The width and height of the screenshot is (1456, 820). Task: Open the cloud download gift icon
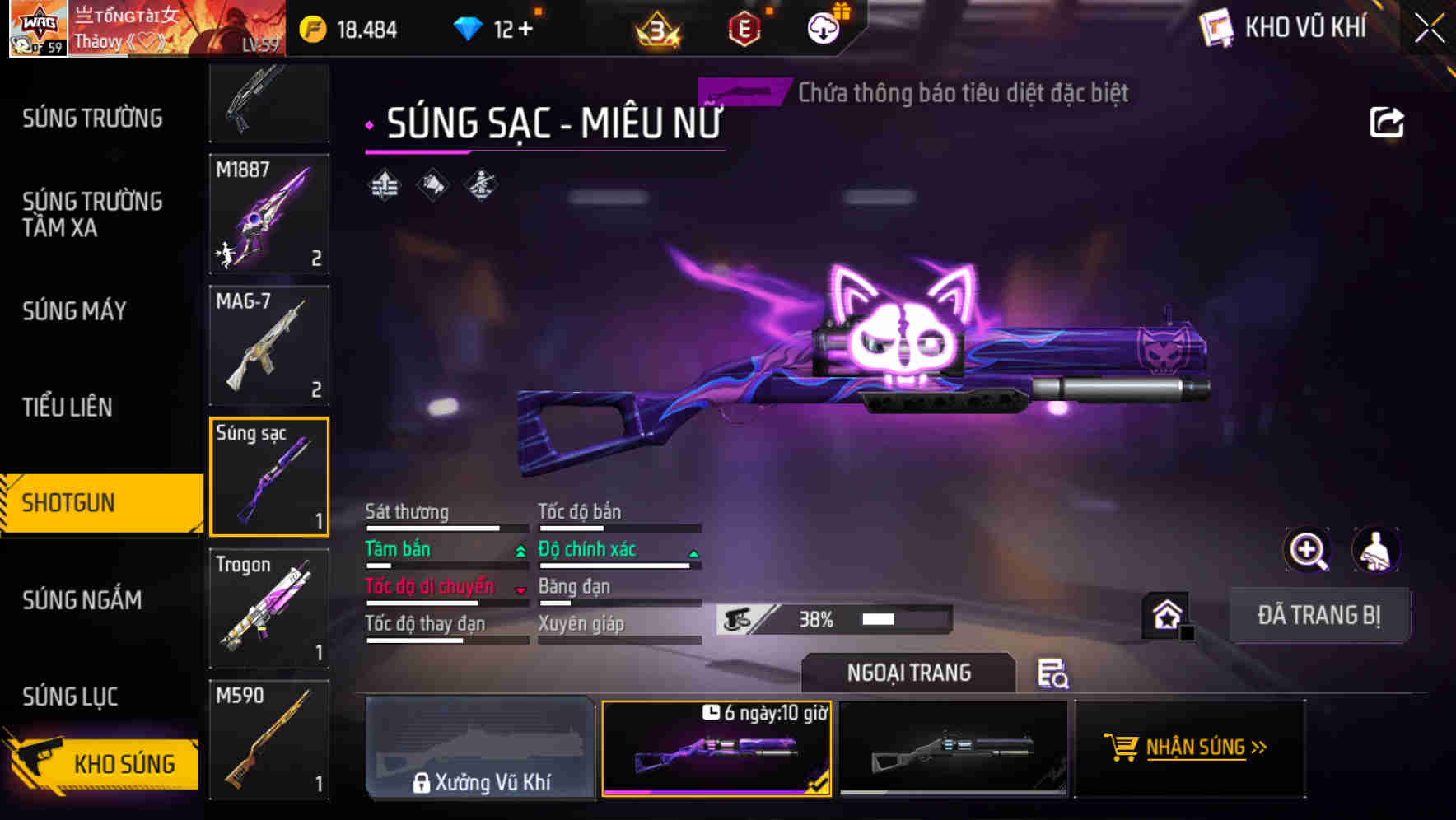pyautogui.click(x=822, y=28)
